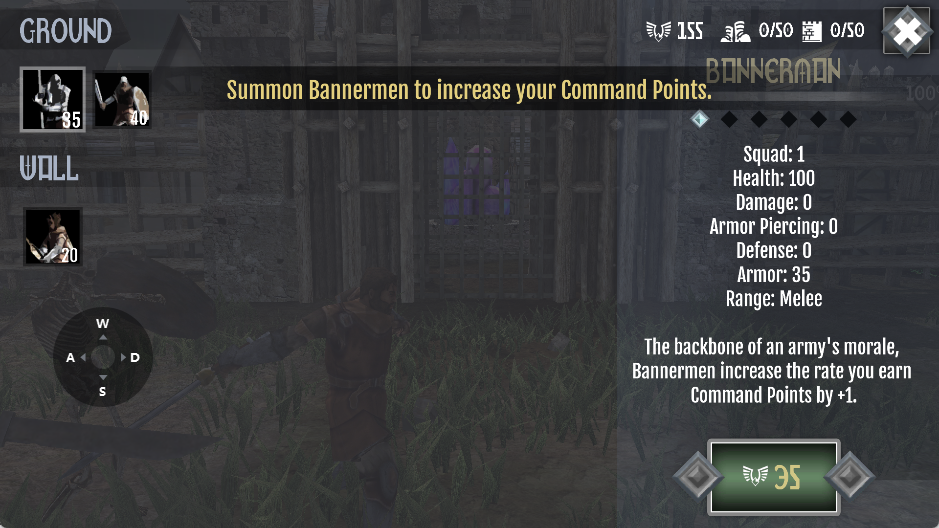
Task: Click the right diamond beside the summon button
Action: pyautogui.click(x=852, y=476)
